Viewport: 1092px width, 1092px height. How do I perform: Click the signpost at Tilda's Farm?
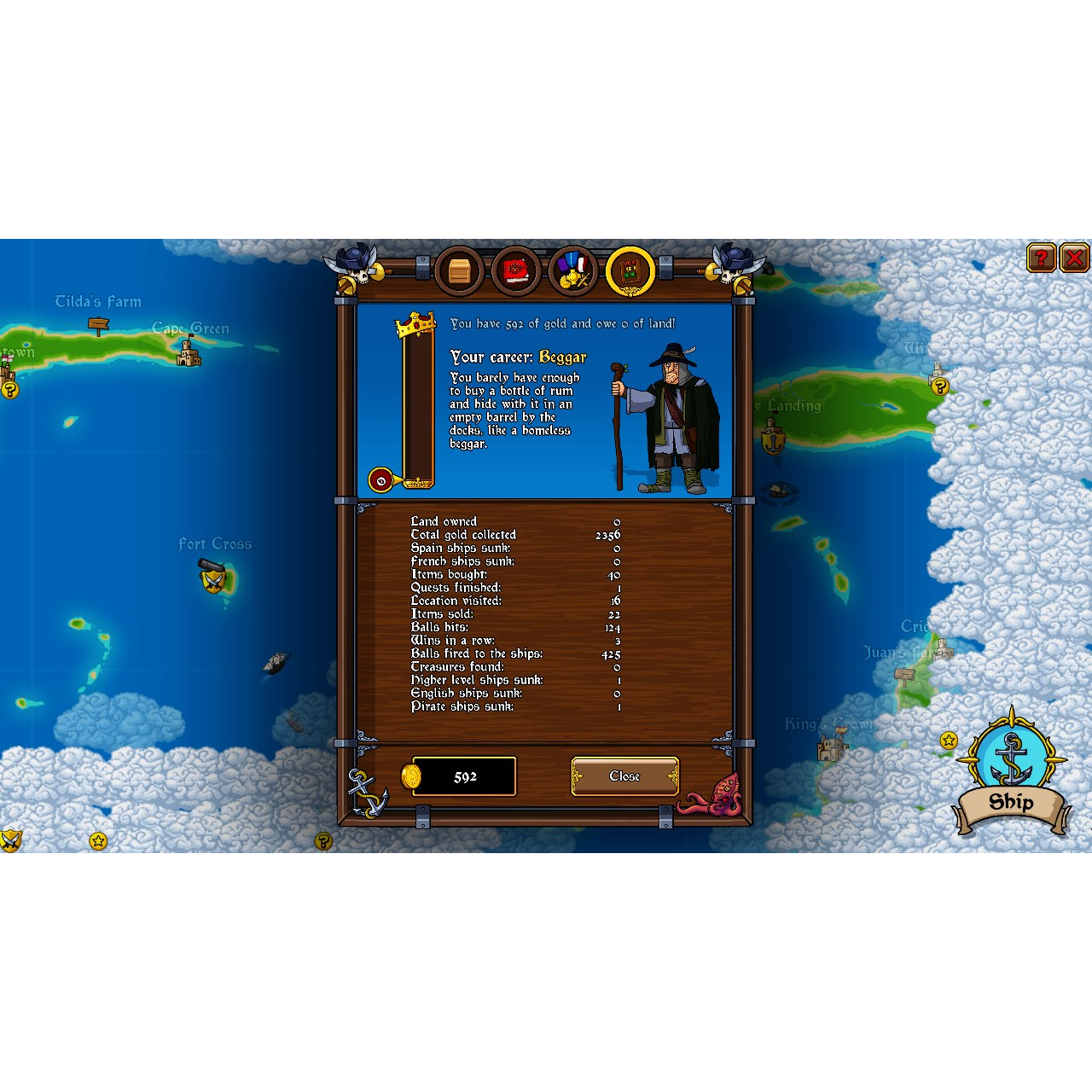coord(98,325)
